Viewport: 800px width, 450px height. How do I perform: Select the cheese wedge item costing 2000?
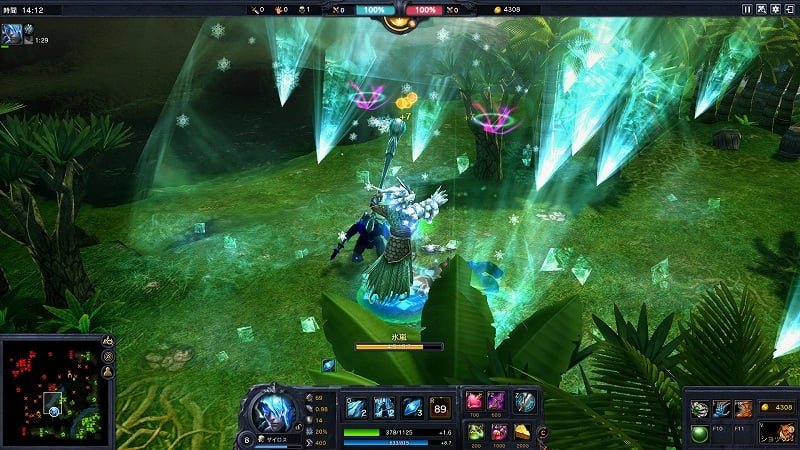(x=522, y=431)
